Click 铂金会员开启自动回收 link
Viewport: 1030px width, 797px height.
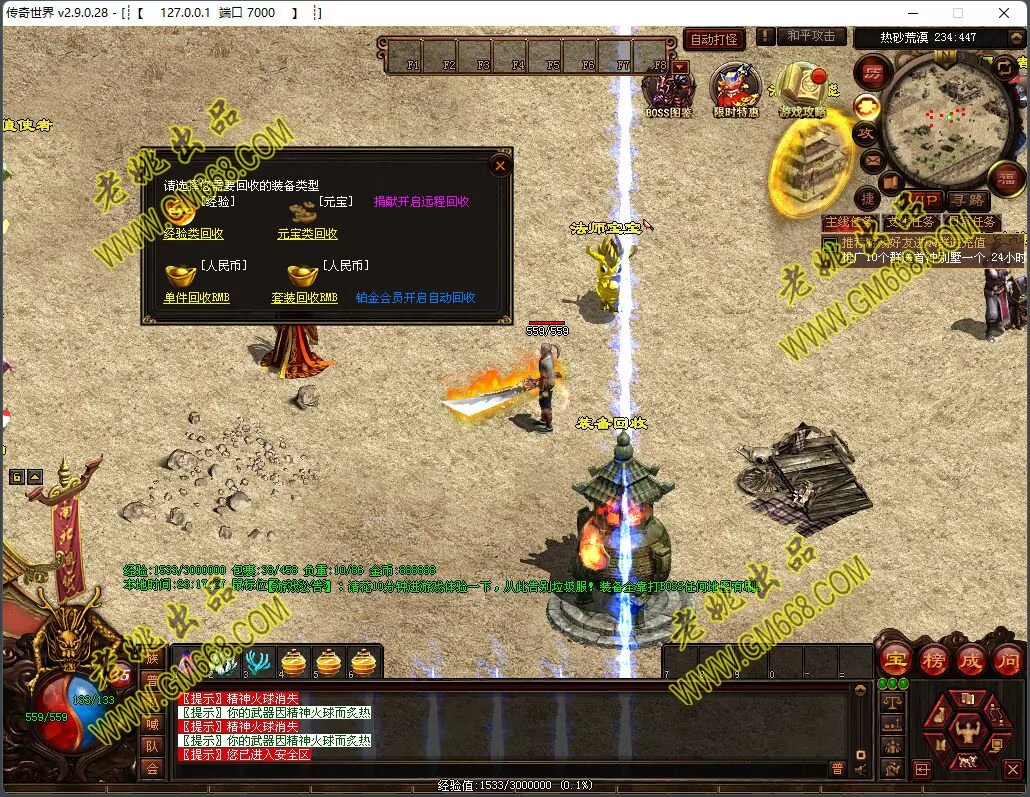415,298
